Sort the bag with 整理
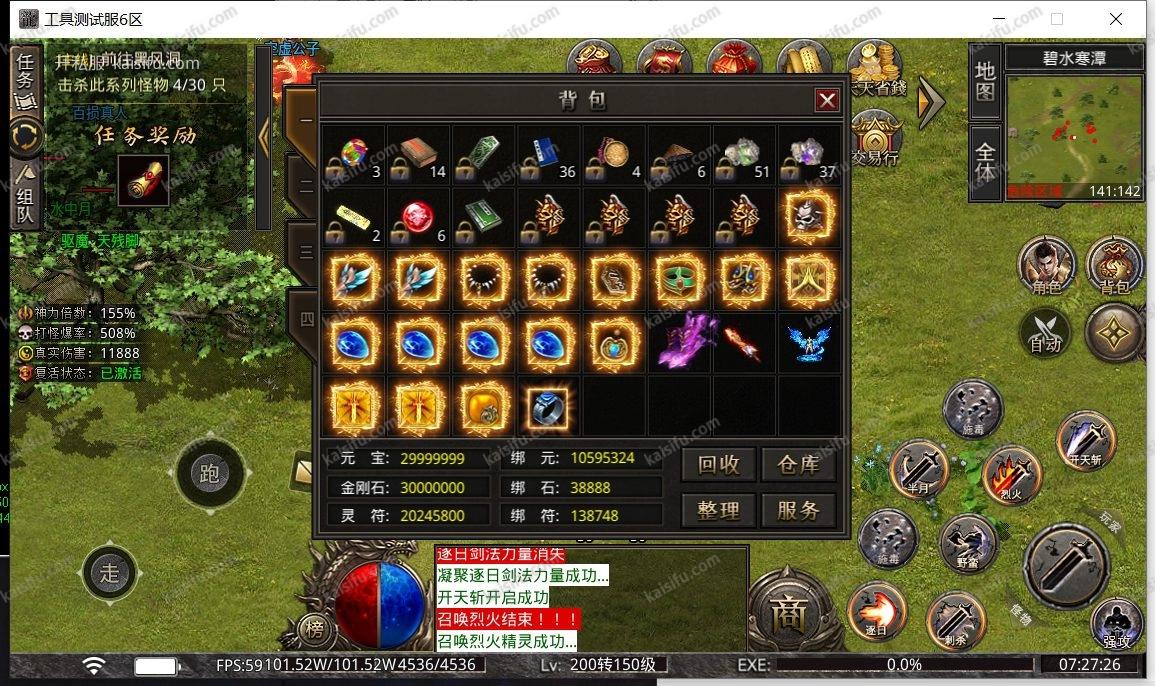1155x686 pixels. tap(718, 510)
